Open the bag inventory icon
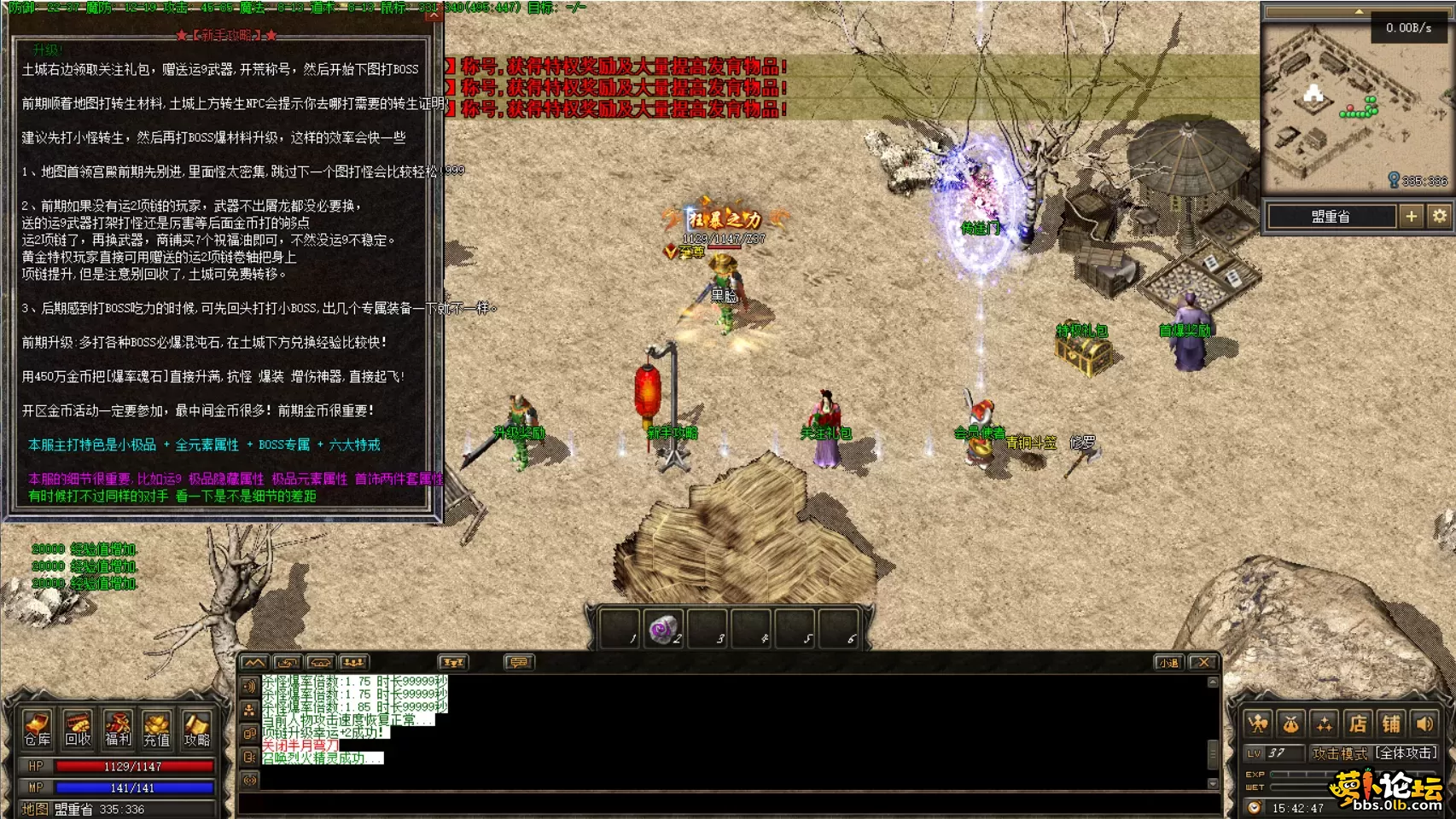This screenshot has height=819, width=1456. point(1291,724)
